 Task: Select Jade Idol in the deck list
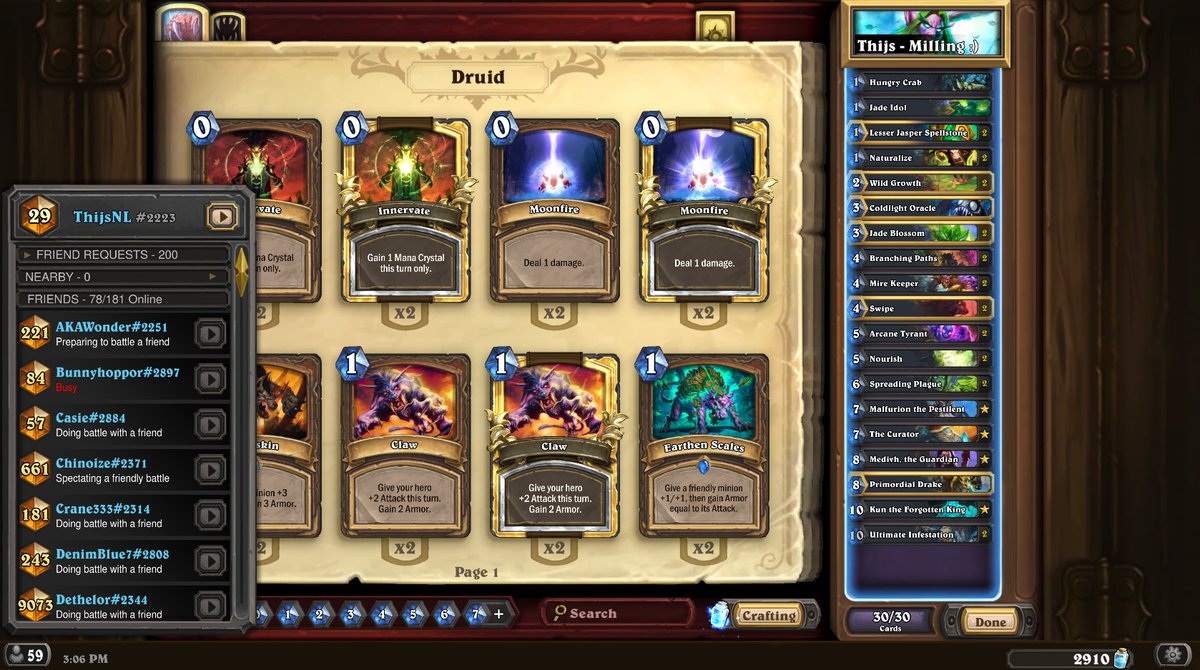[x=919, y=107]
